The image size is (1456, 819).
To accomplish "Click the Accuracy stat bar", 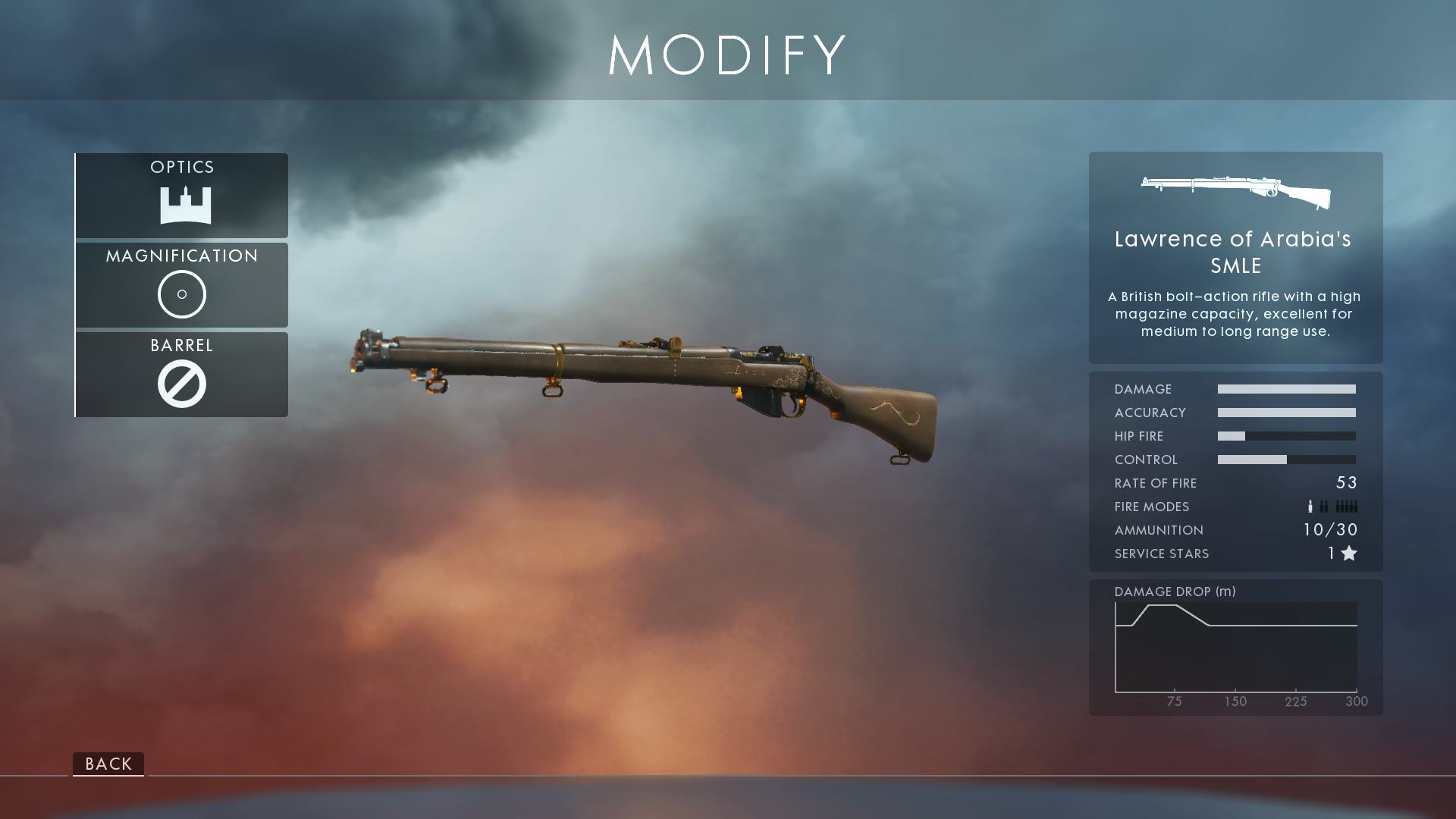I will pos(1287,413).
